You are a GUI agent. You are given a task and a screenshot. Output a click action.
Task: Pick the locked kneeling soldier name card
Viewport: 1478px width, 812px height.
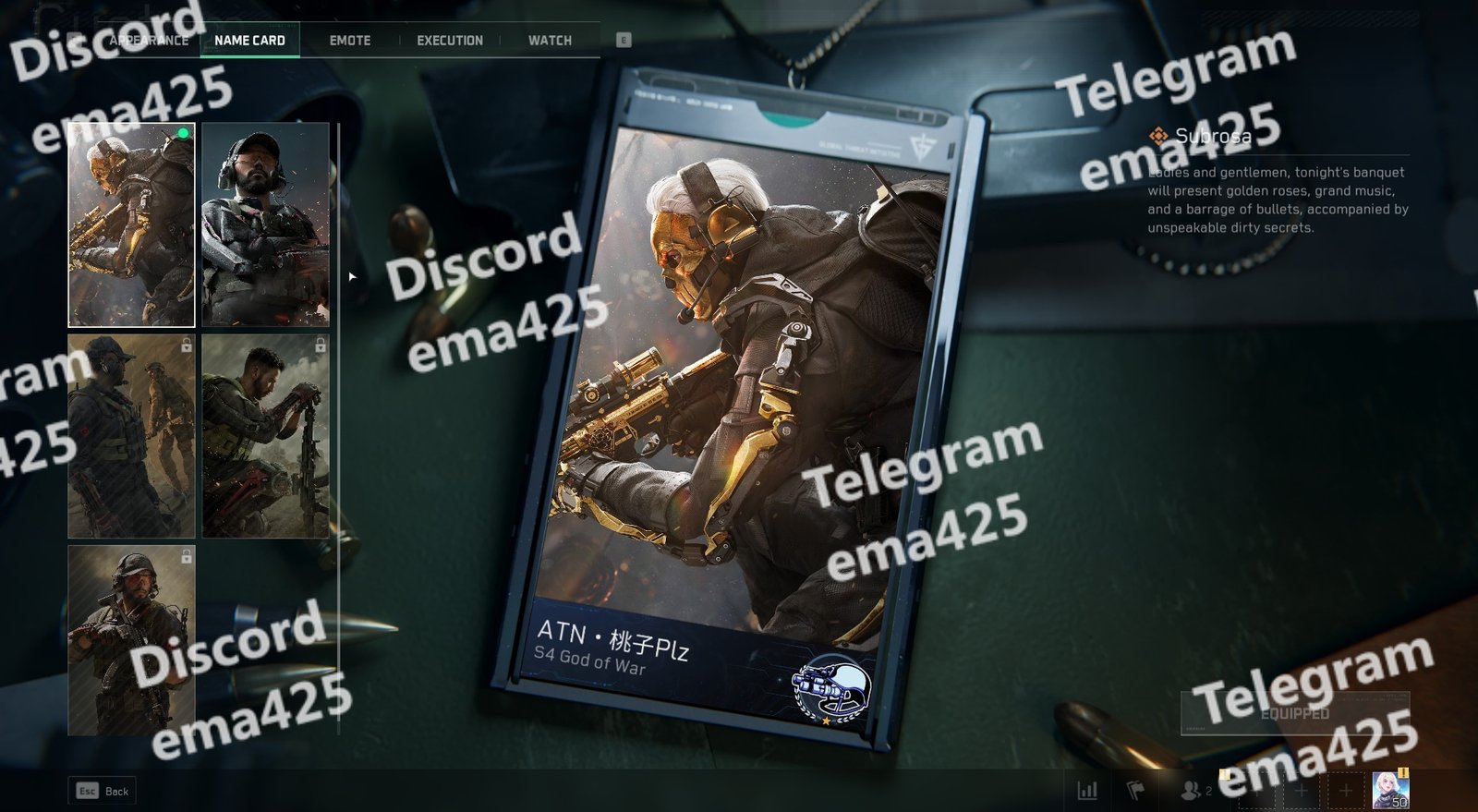(265, 436)
